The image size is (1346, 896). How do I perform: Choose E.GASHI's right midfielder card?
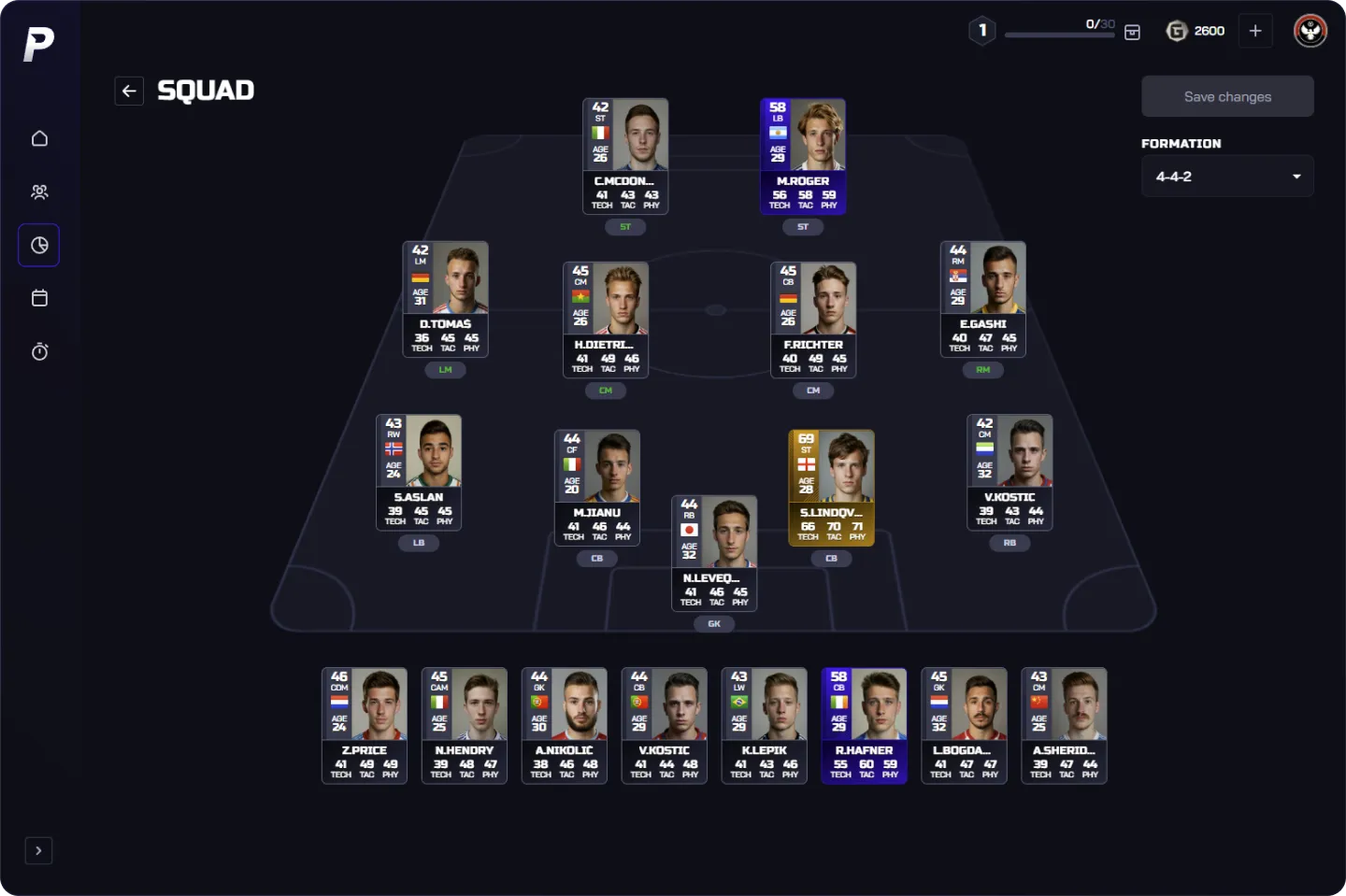(x=982, y=299)
